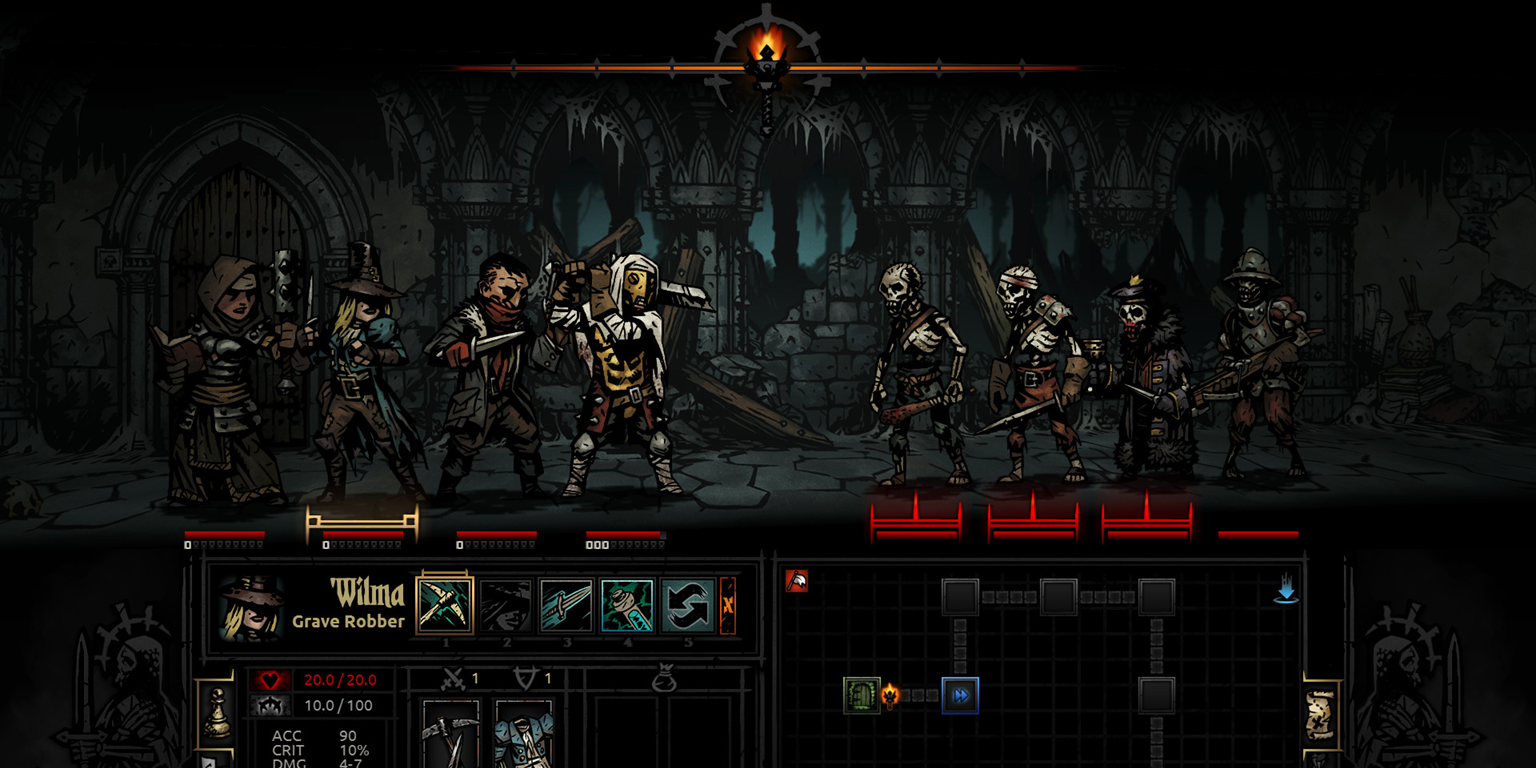
Task: Click the blue fast-forward room on map
Action: pos(960,695)
